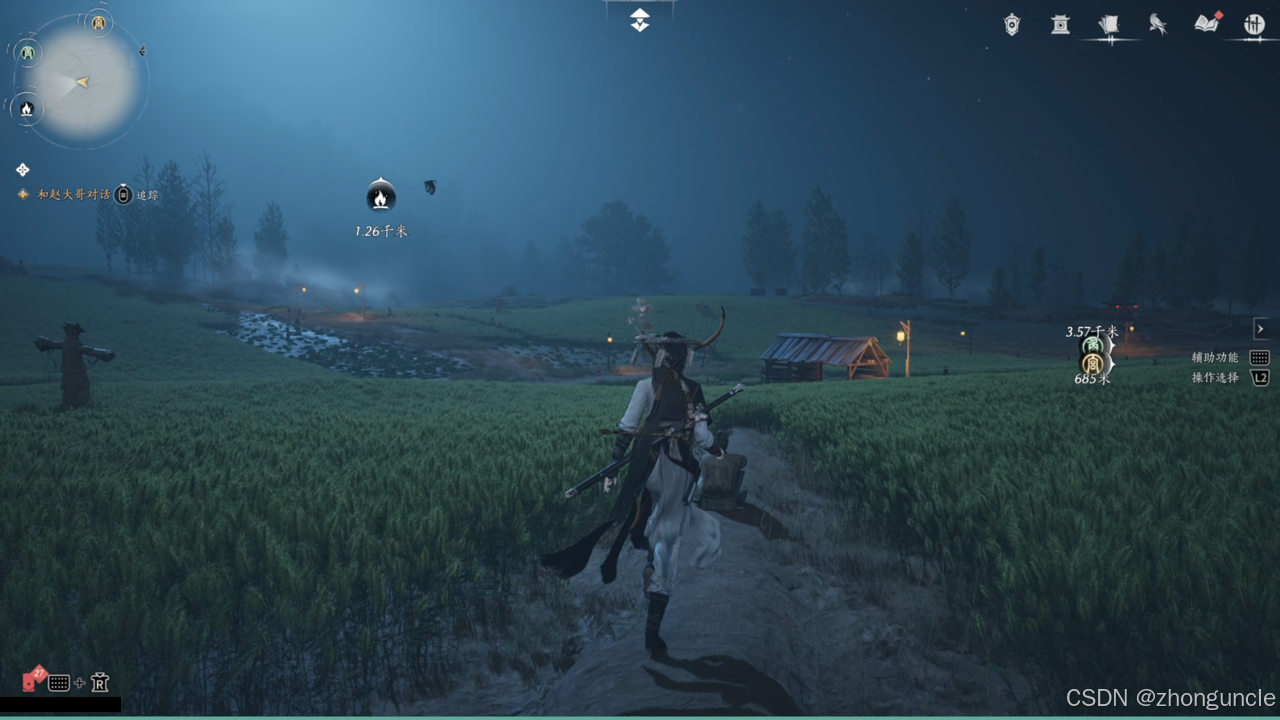1280x720 pixels.
Task: Open the 辅助功能 assist keyboard icon
Action: (x=1259, y=357)
